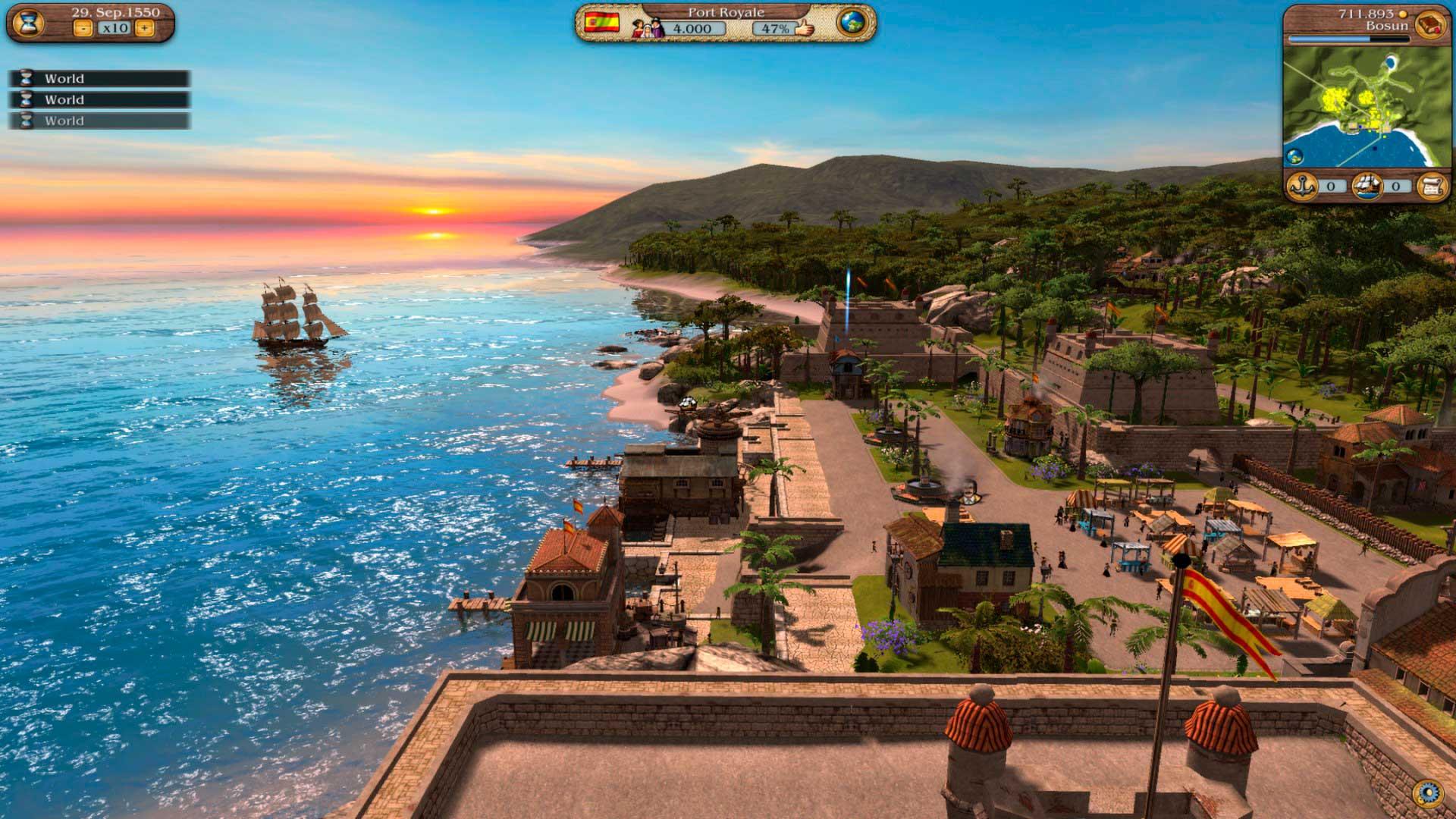Select the small globe on the minimap
1456x819 pixels.
point(1294,157)
